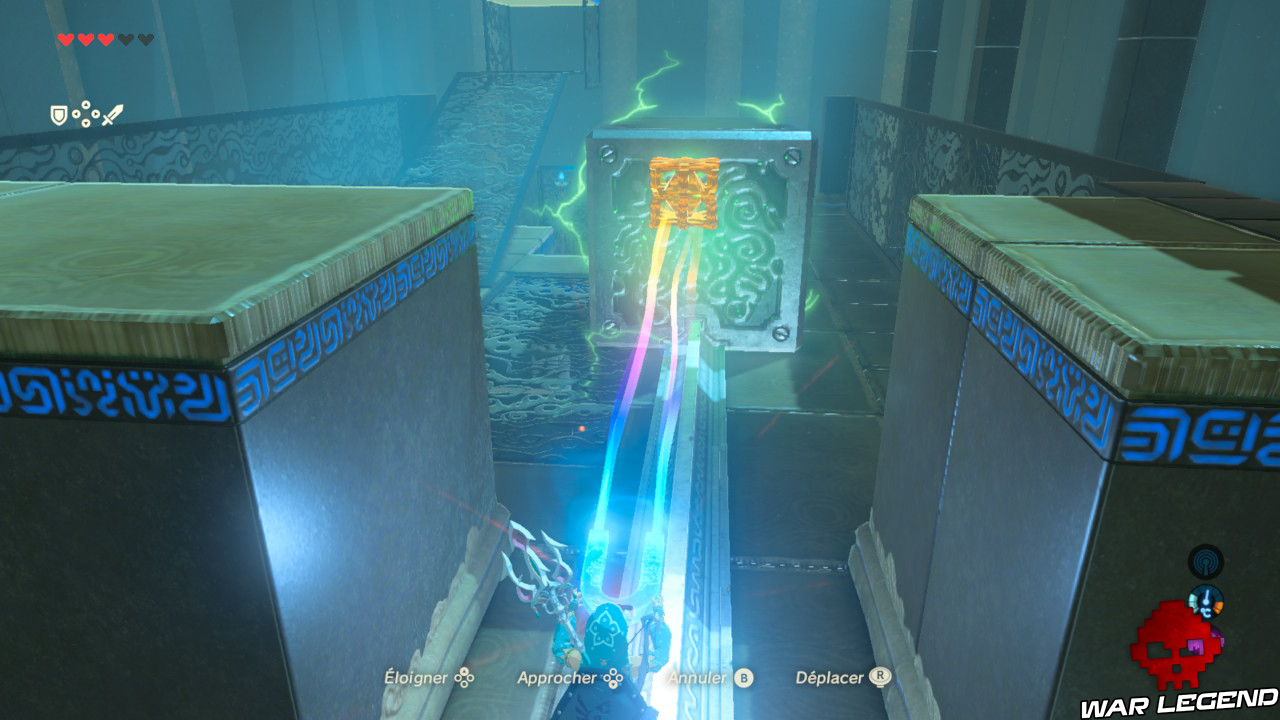
Task: Select the sword icon in the top-left HUD
Action: coord(112,115)
